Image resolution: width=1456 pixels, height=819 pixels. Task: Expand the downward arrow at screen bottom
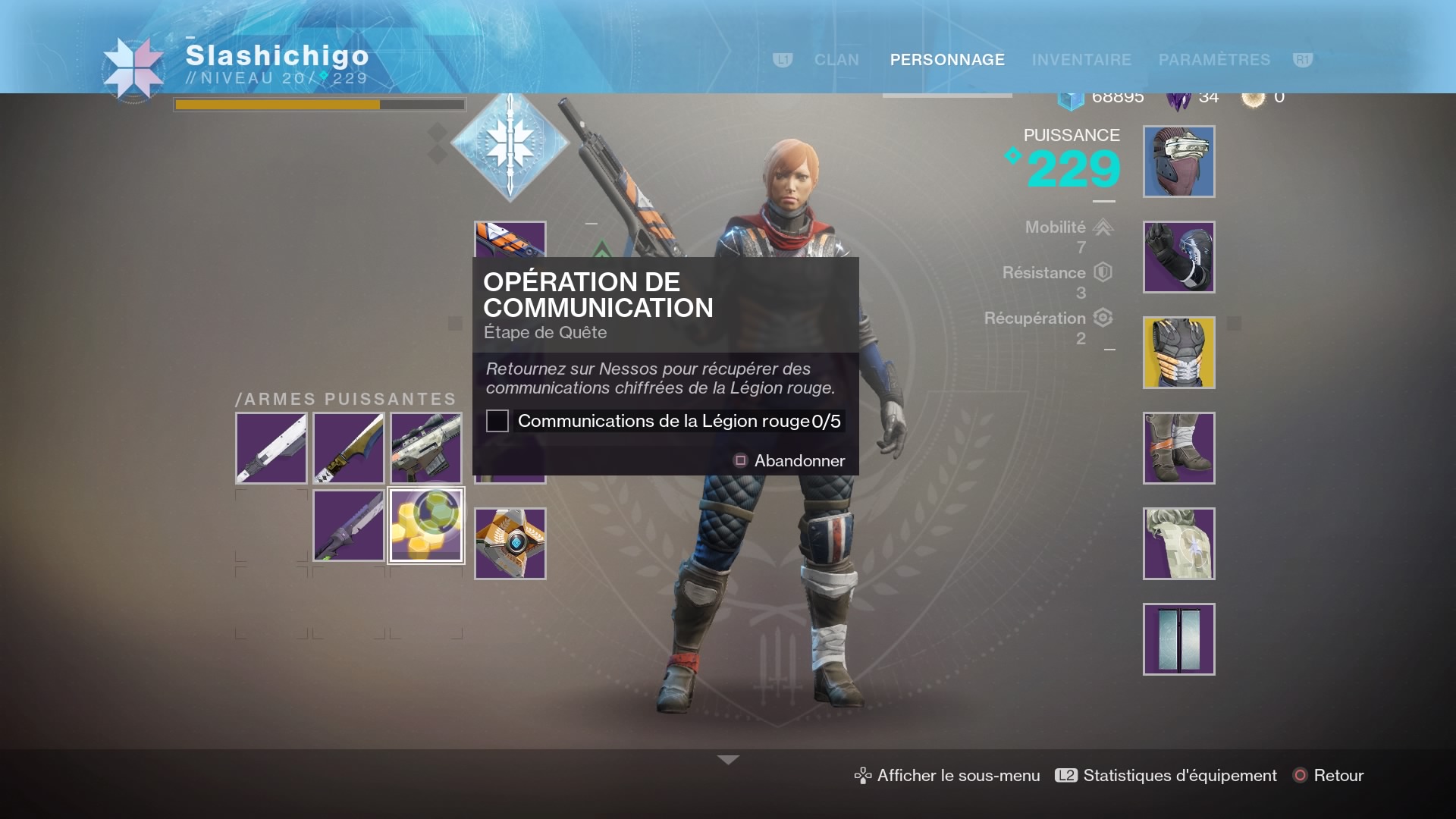(x=728, y=760)
